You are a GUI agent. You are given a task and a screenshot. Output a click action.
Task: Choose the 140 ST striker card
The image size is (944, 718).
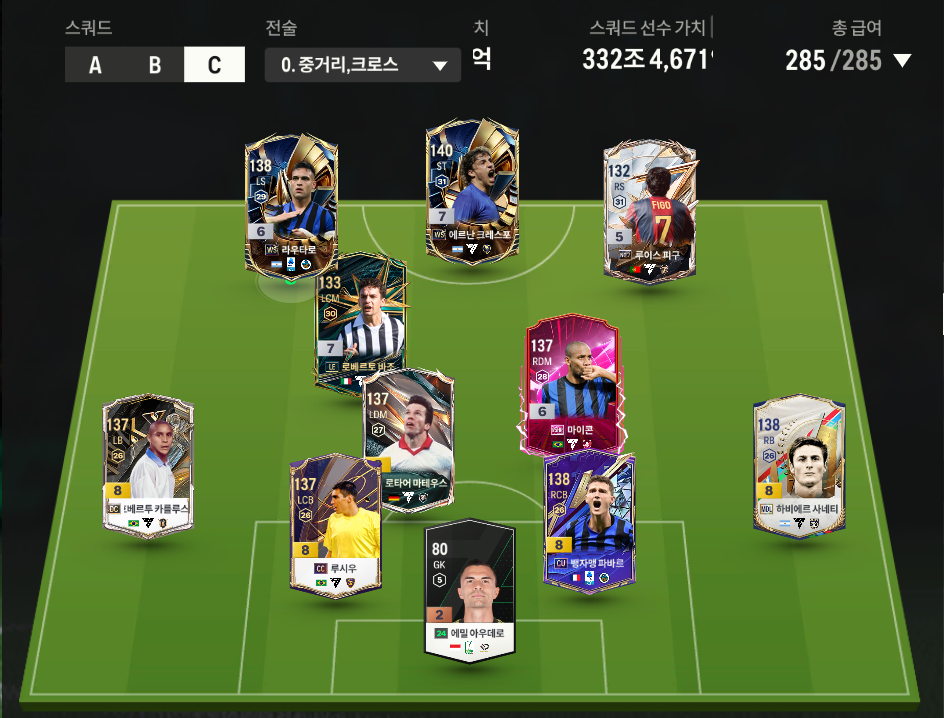pos(471,190)
